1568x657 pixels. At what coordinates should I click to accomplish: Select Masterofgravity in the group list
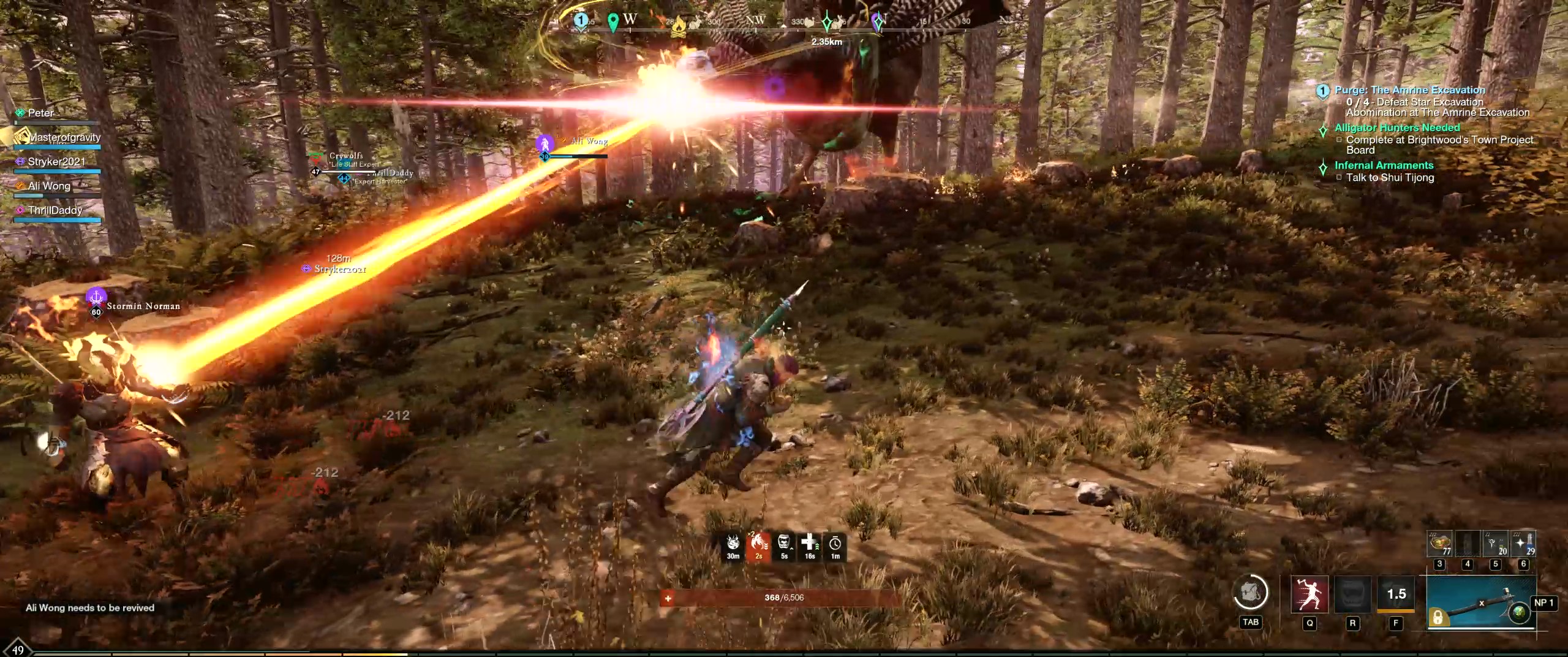tap(64, 137)
